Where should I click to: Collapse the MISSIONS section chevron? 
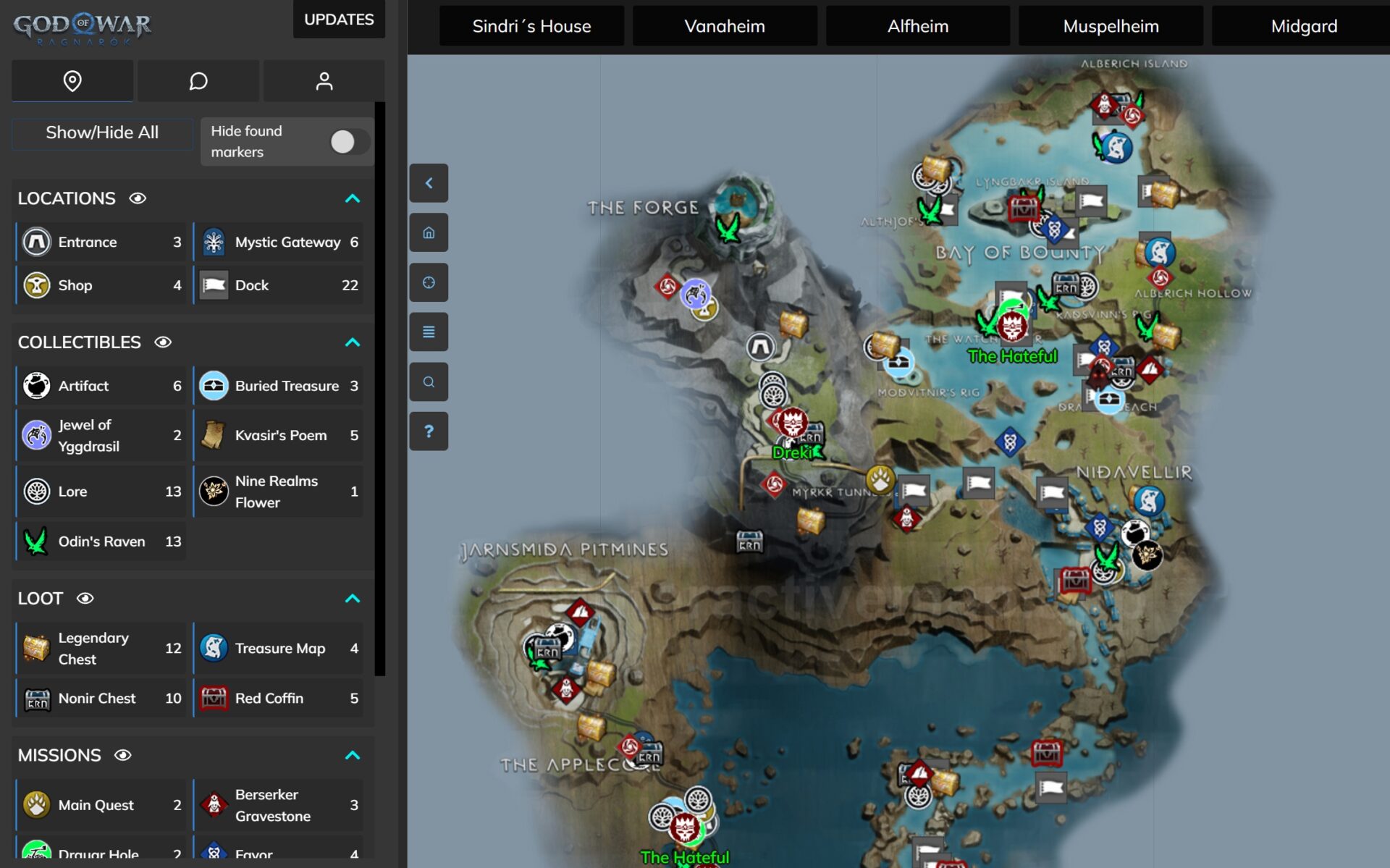point(353,755)
